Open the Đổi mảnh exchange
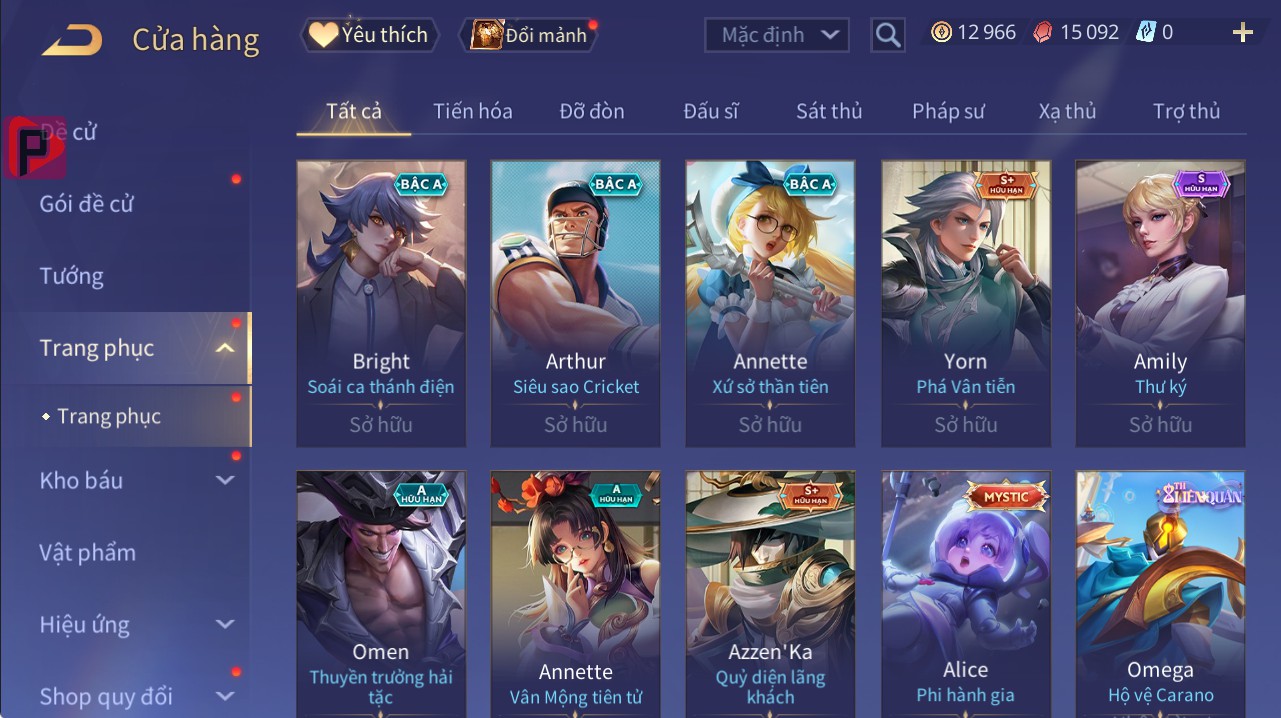Image resolution: width=1281 pixels, height=718 pixels. click(x=530, y=35)
